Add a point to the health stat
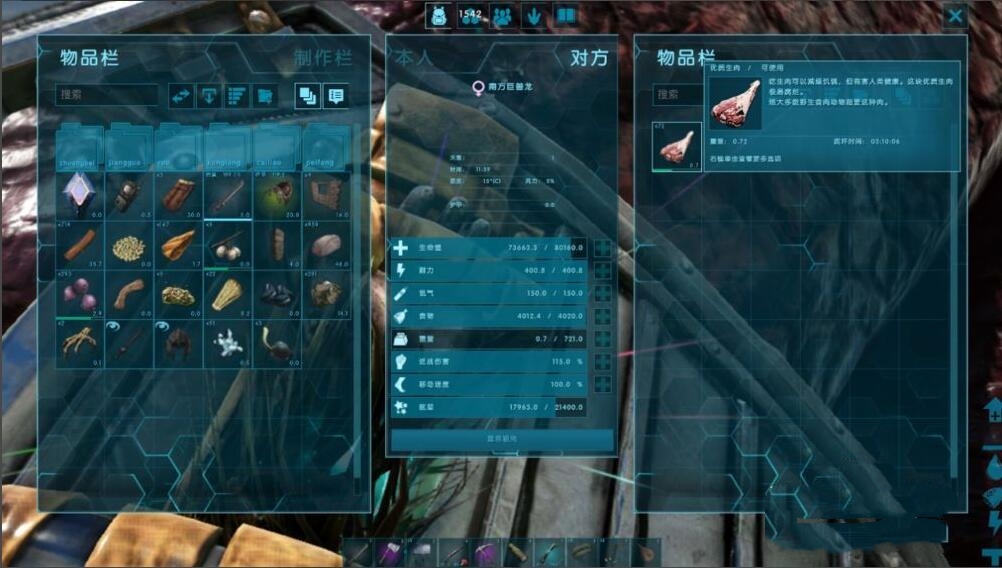 603,248
